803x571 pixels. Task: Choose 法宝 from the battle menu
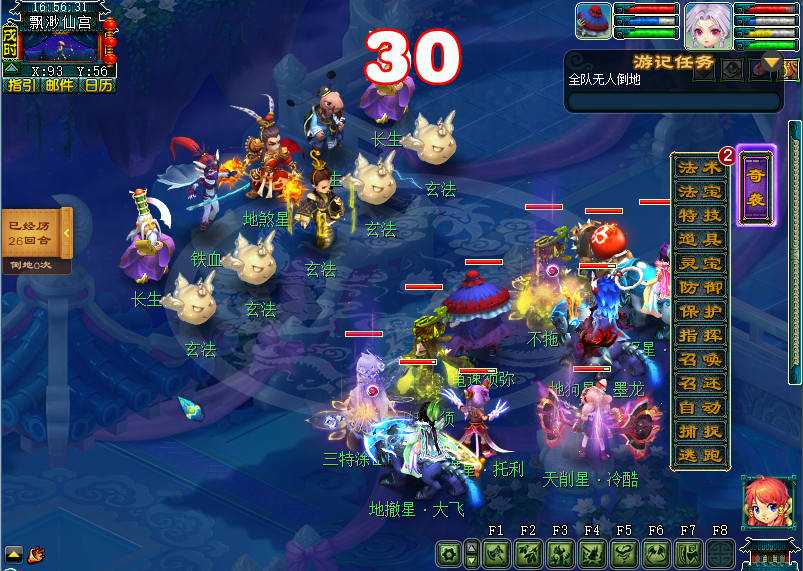point(699,191)
